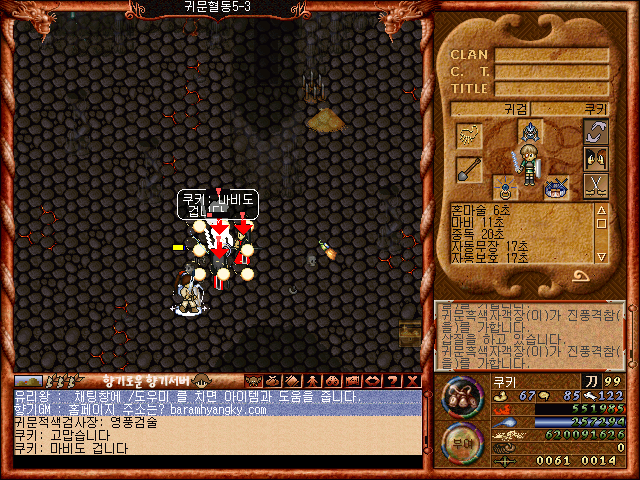640x480 pixels.
Task: Click the crossed-swords mask equipment slot
Action: pyautogui.click(x=554, y=187)
